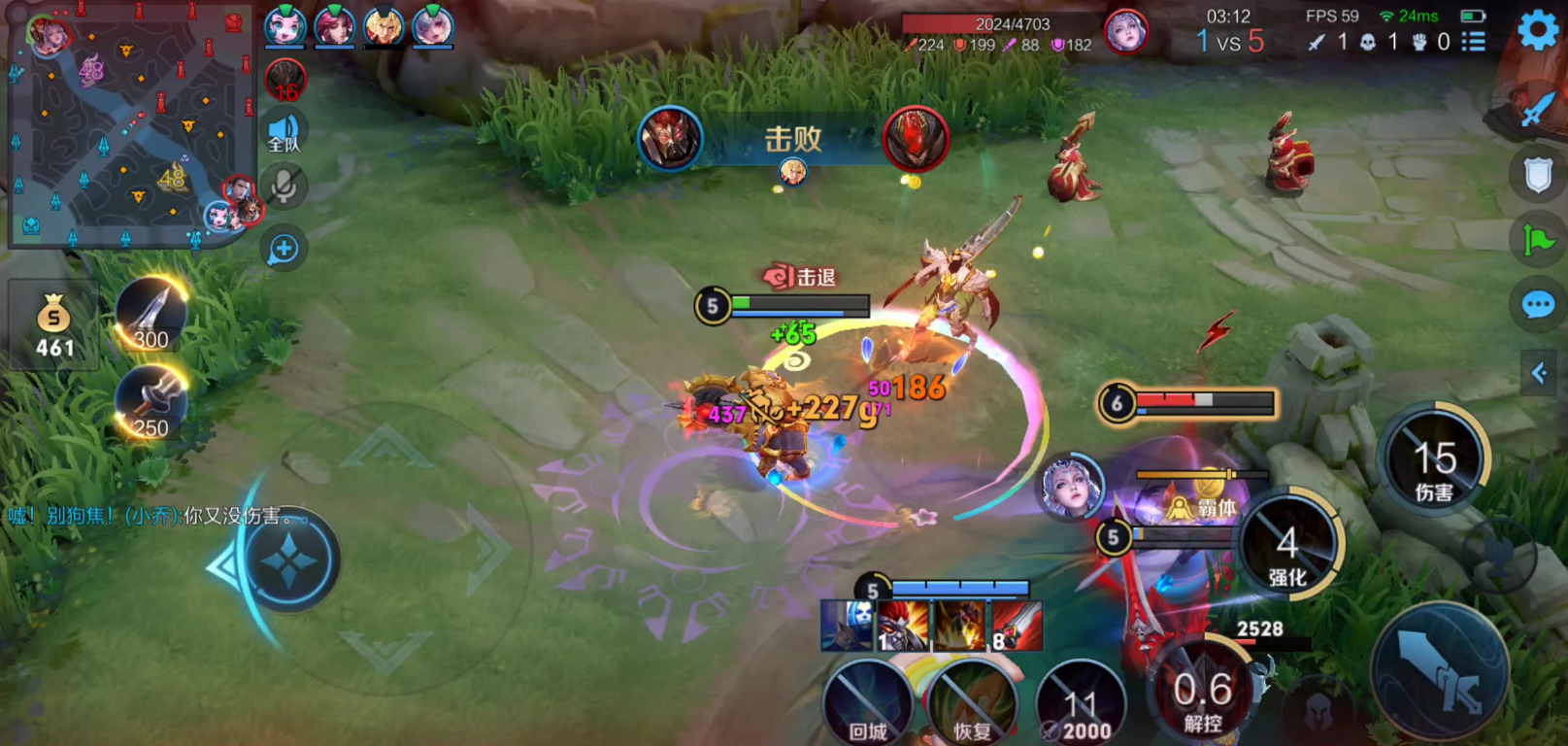1568x746 pixels.
Task: Open the chat bubble quick messages
Action: point(1538,306)
